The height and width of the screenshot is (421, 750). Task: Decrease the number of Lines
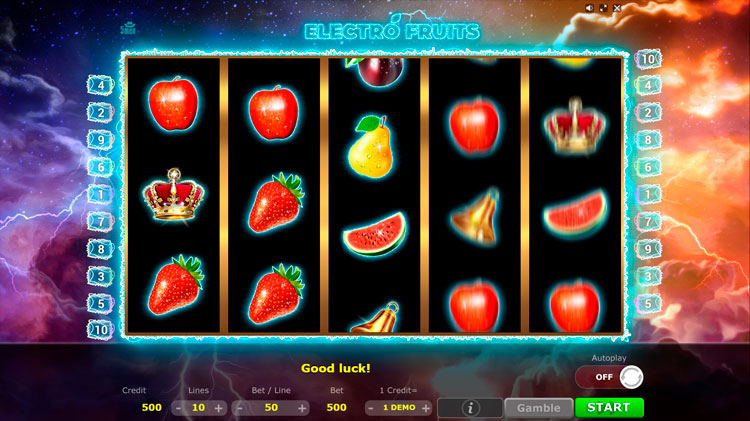pyautogui.click(x=178, y=408)
